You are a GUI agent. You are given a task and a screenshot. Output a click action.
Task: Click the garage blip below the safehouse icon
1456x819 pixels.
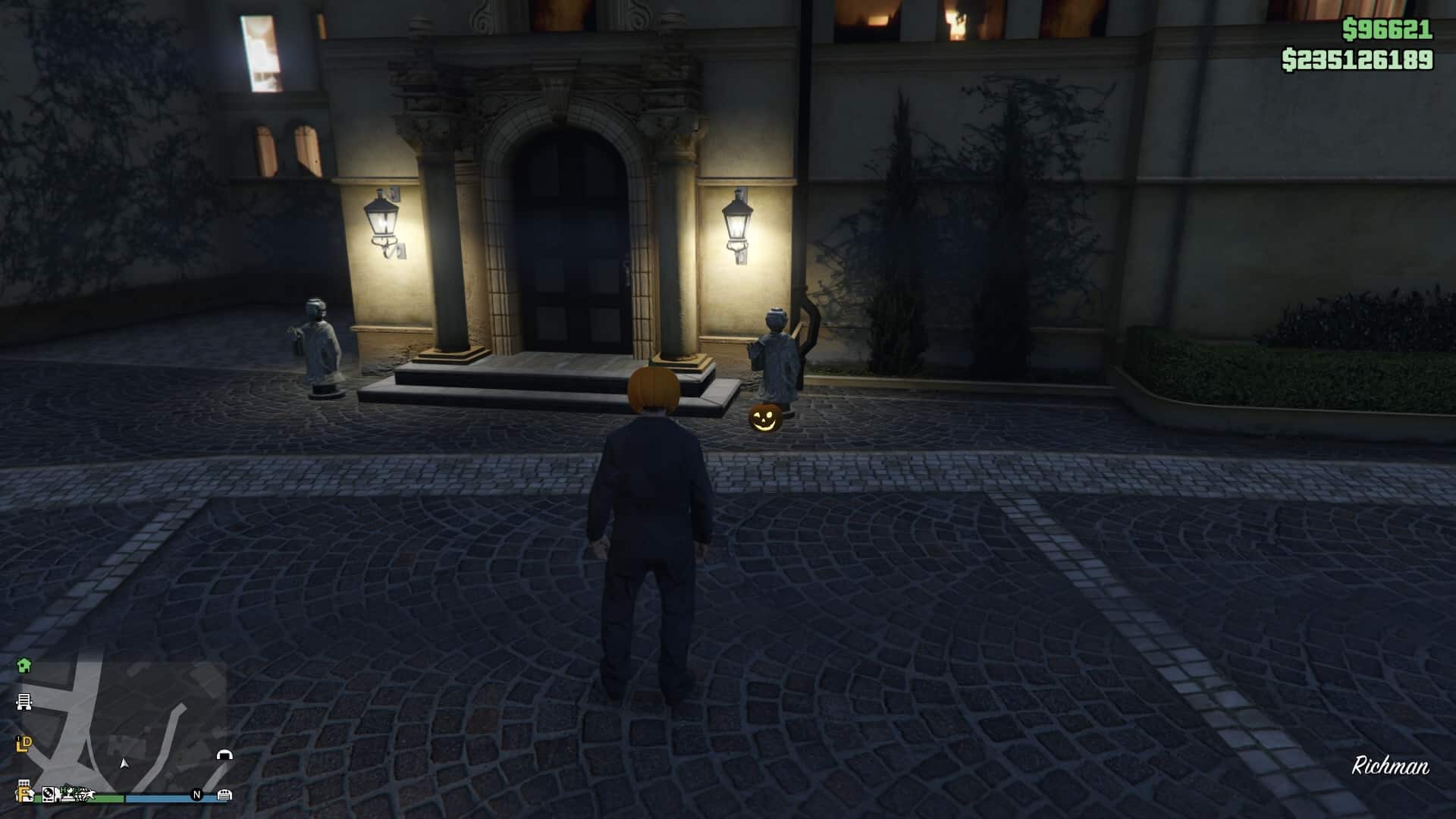tap(25, 701)
